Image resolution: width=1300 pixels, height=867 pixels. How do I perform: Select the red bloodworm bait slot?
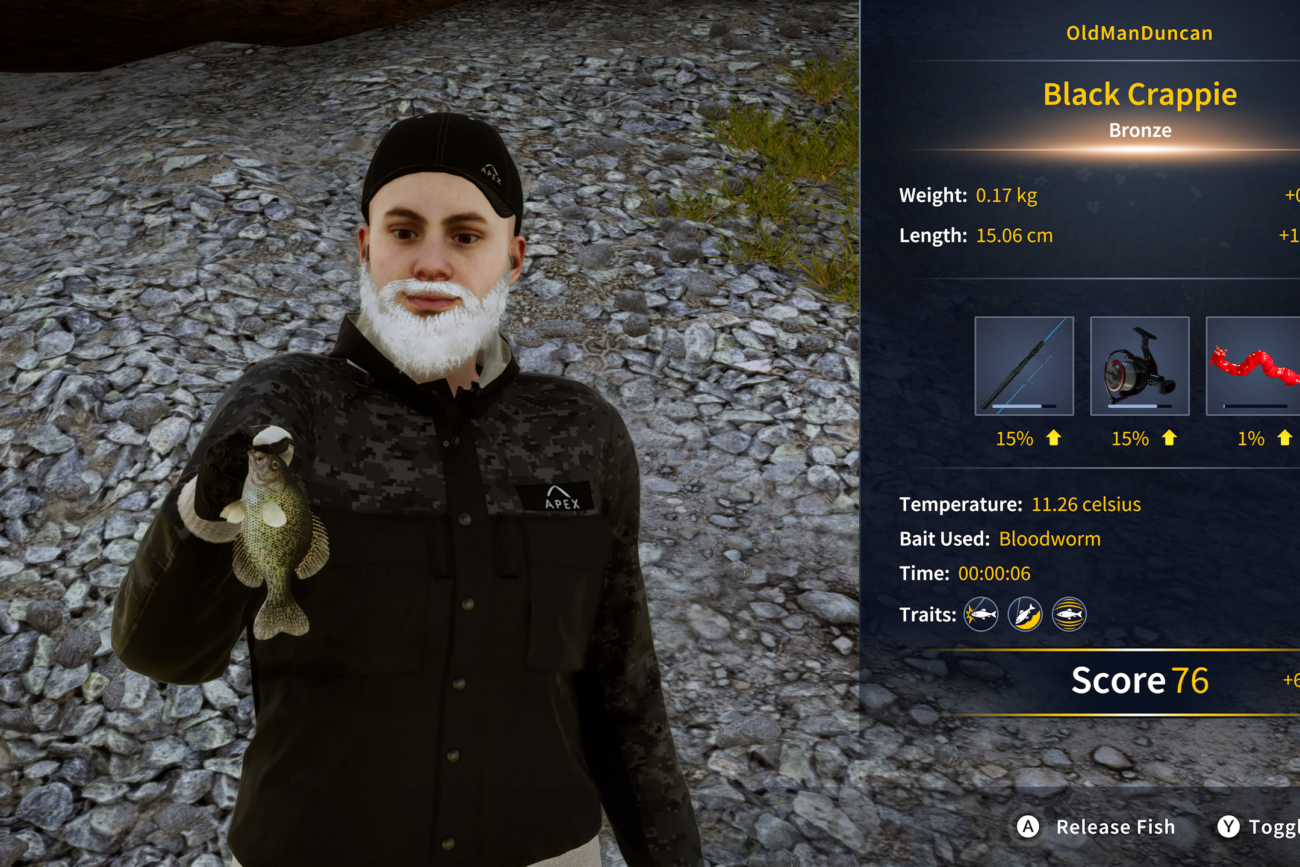(x=1254, y=366)
